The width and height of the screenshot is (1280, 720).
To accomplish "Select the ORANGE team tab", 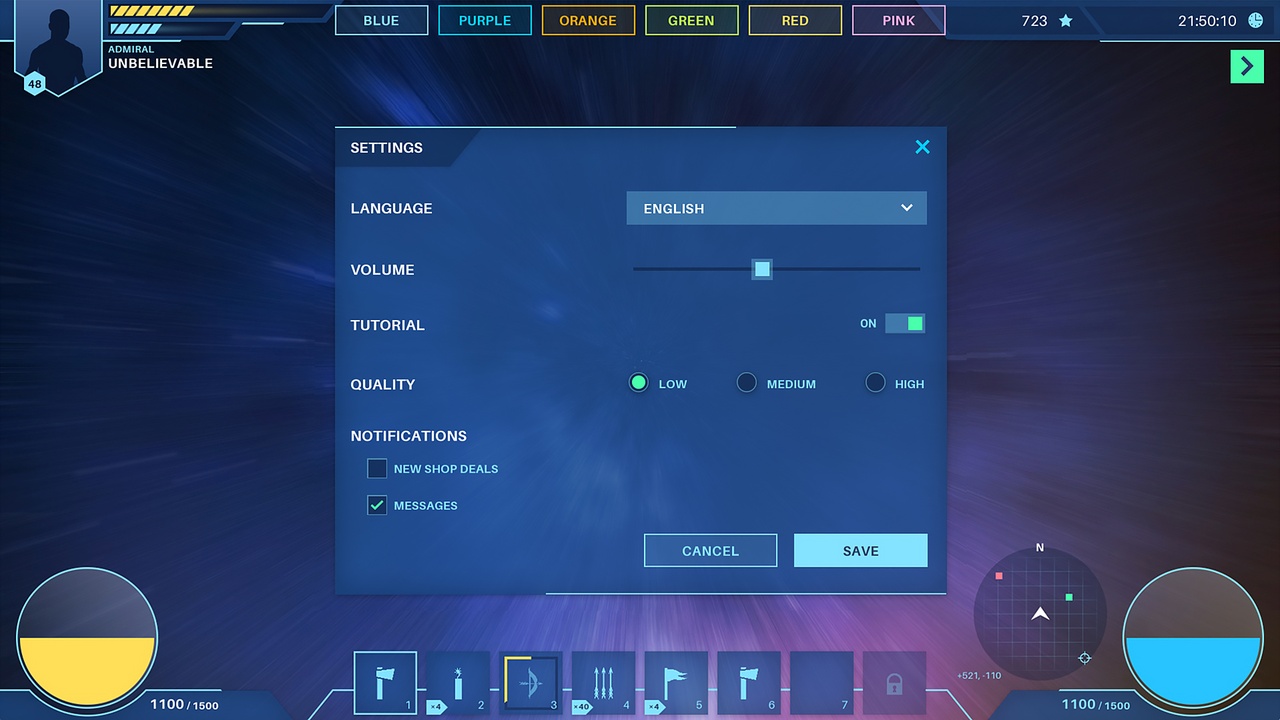I will coord(588,20).
